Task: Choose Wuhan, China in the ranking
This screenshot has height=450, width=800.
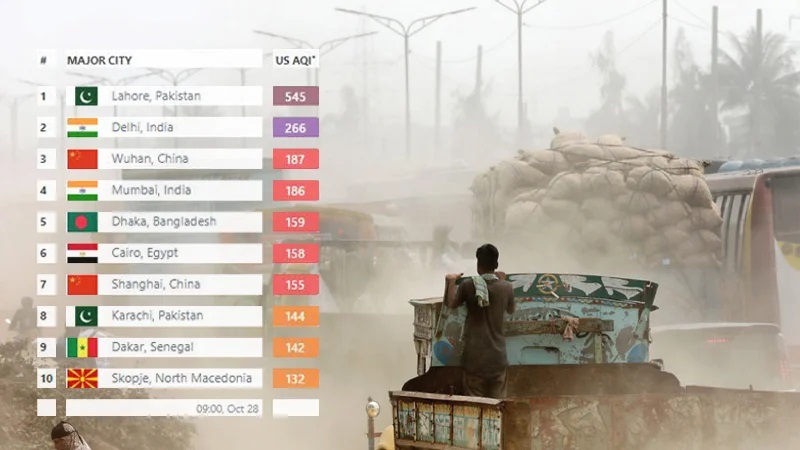Action: point(150,159)
